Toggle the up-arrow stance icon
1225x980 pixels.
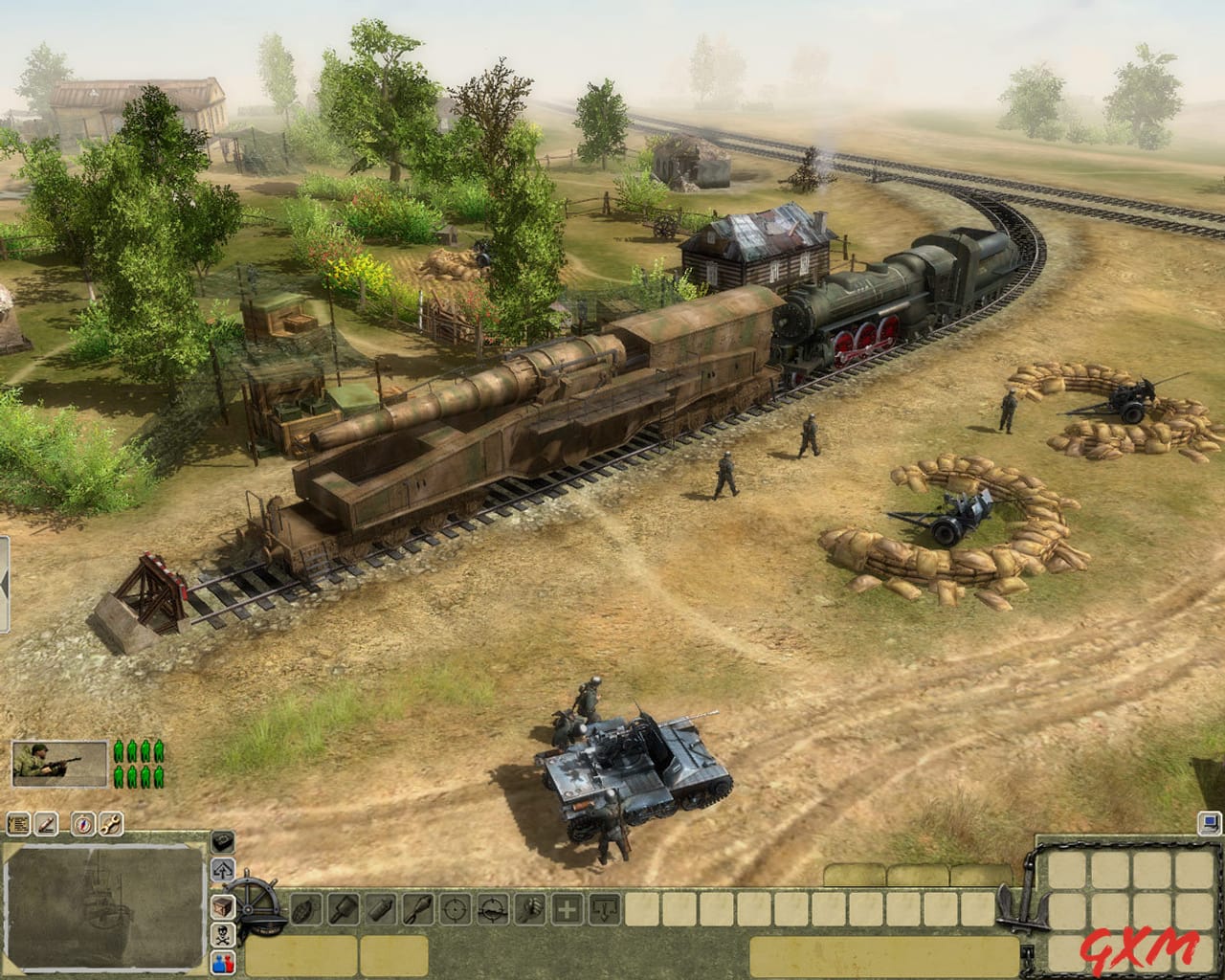point(221,870)
